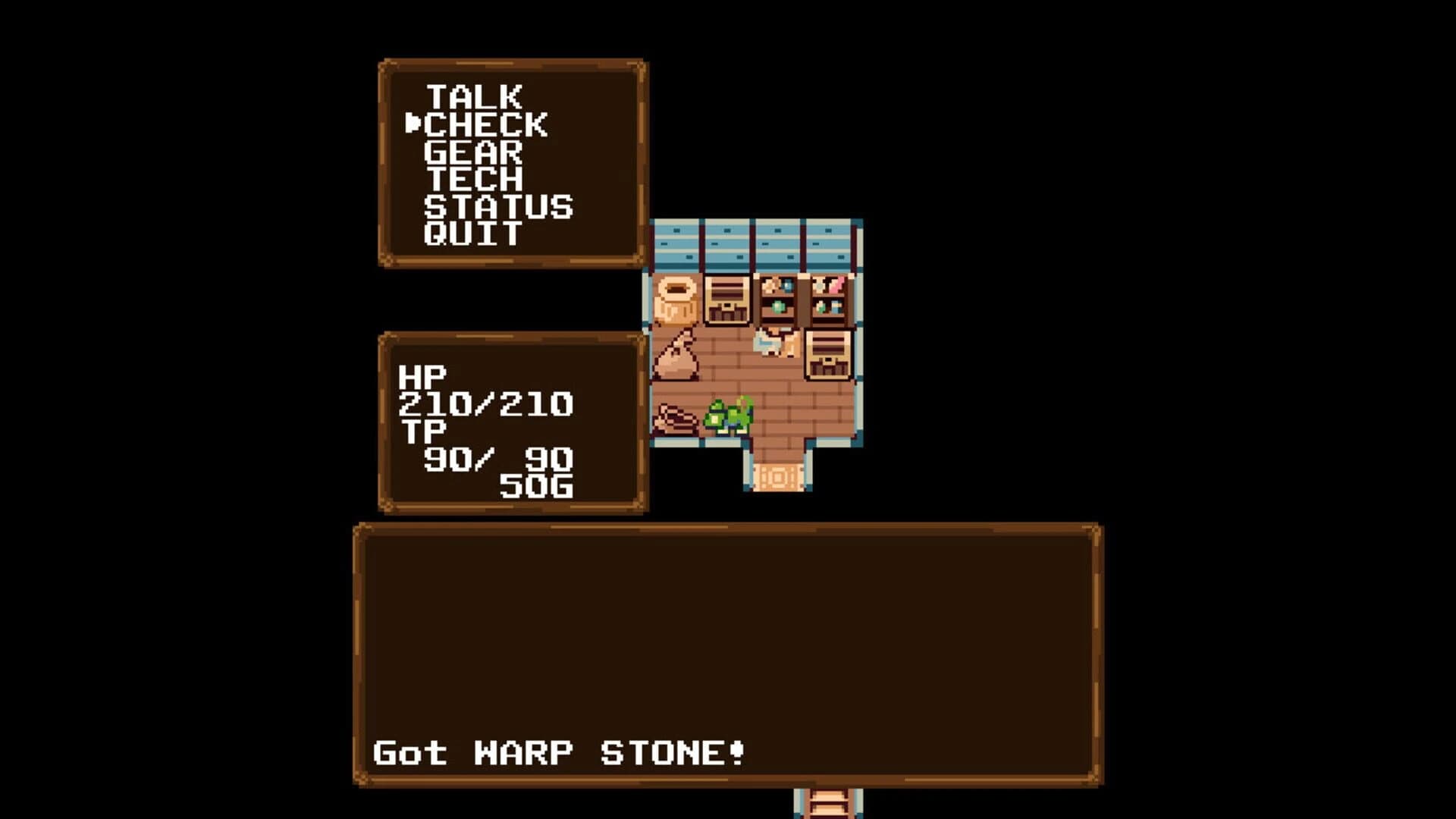Choose QUIT to close the menu
The width and height of the screenshot is (1456, 819).
(470, 233)
